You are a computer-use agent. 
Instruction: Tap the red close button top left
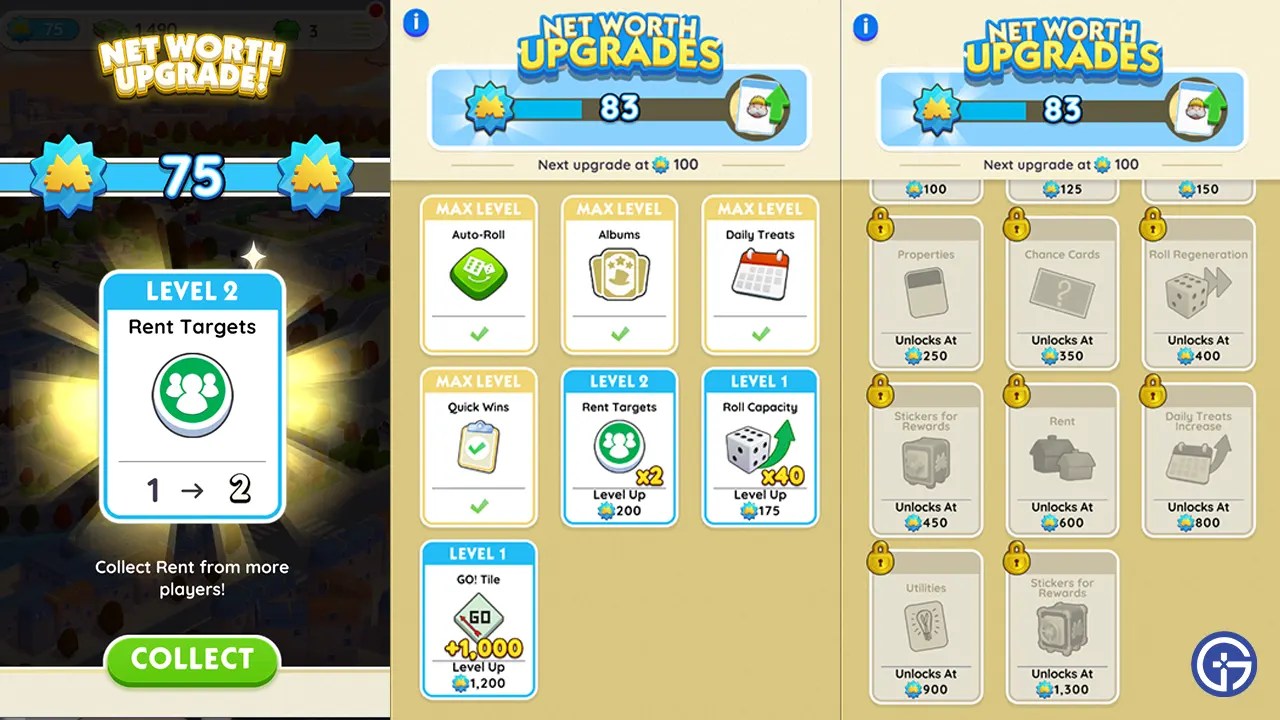point(375,10)
